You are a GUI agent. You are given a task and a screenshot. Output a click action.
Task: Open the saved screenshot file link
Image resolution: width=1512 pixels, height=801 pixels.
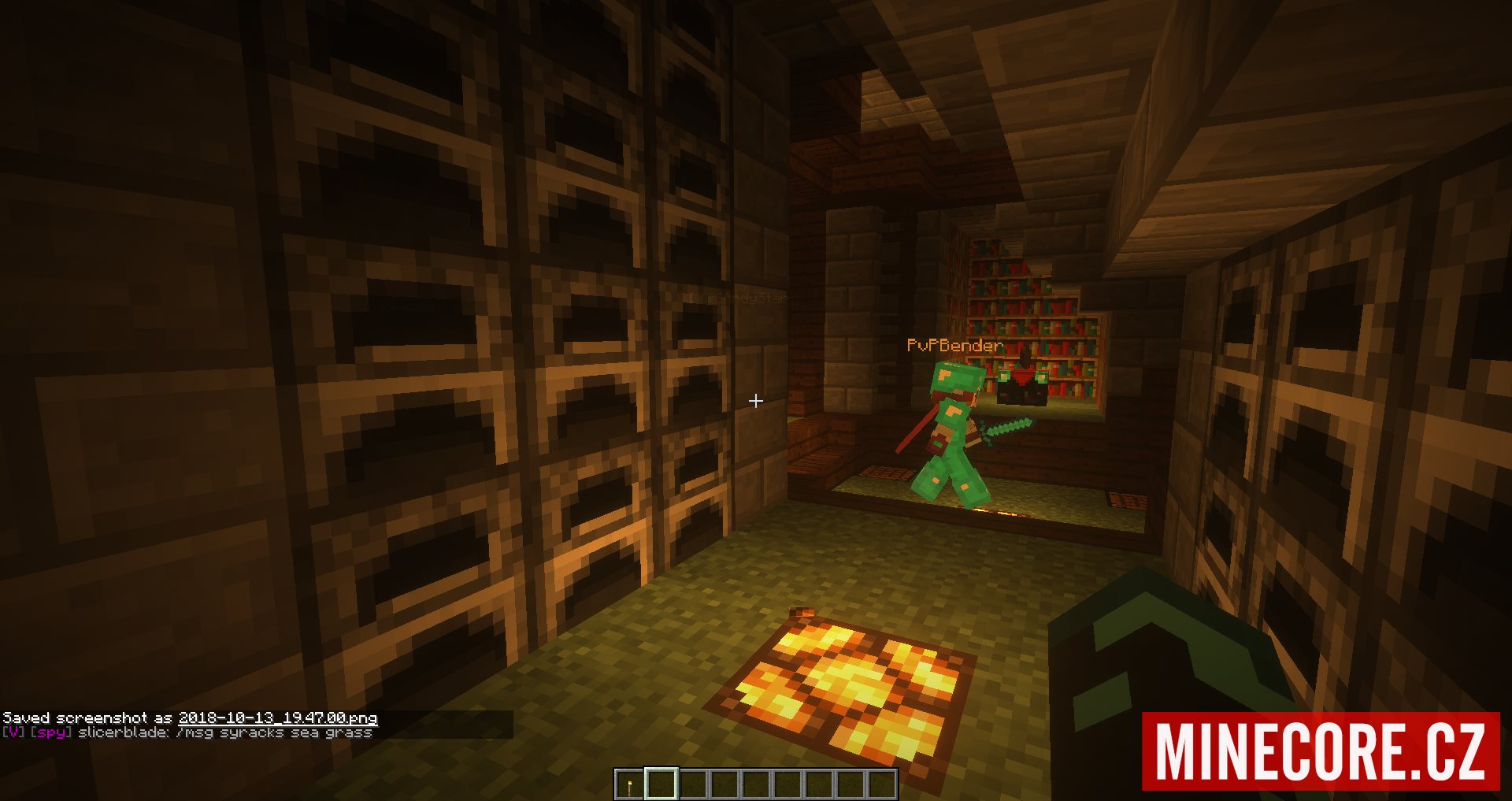point(278,718)
